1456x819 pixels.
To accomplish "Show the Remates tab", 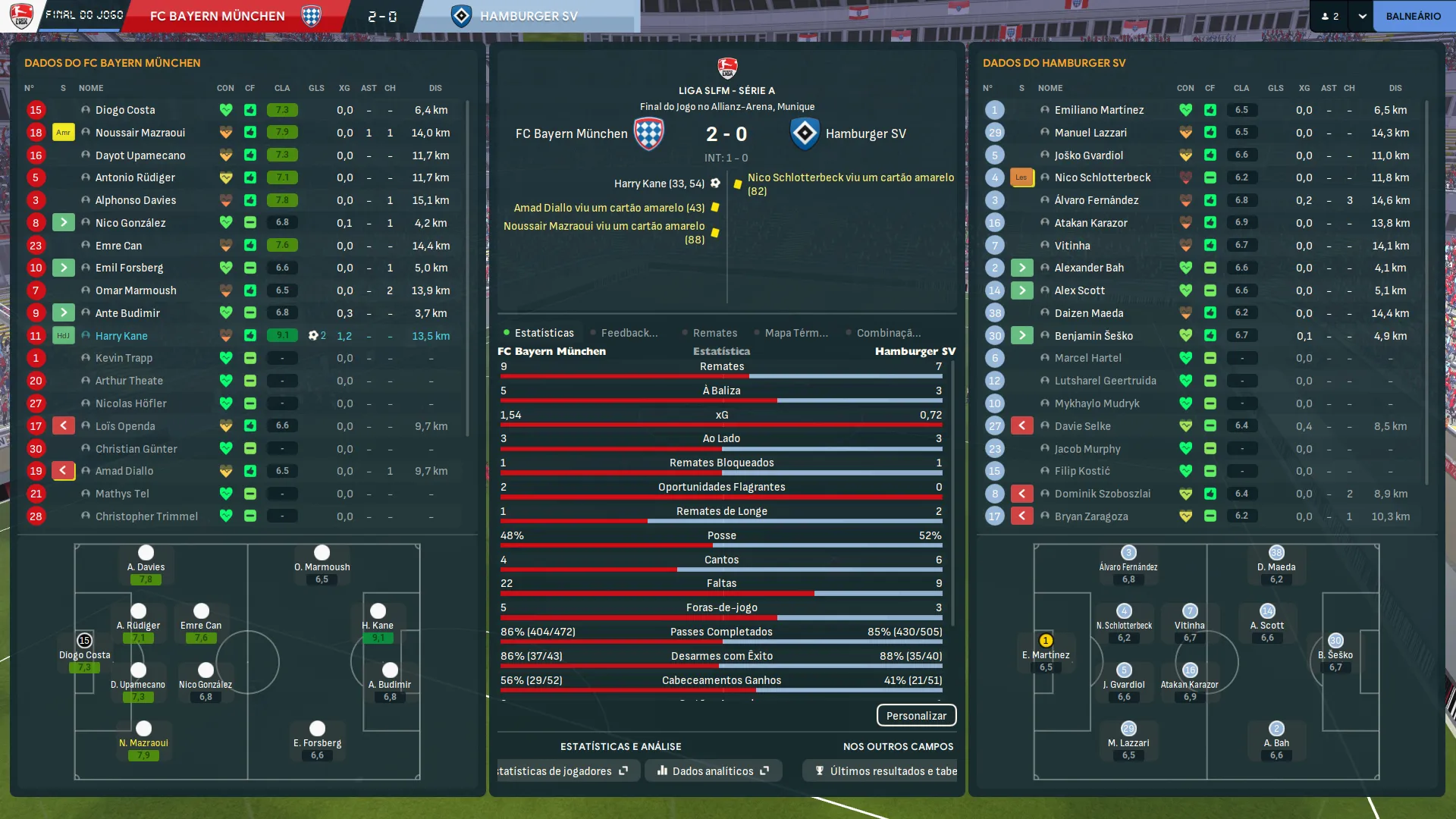I will click(x=714, y=333).
